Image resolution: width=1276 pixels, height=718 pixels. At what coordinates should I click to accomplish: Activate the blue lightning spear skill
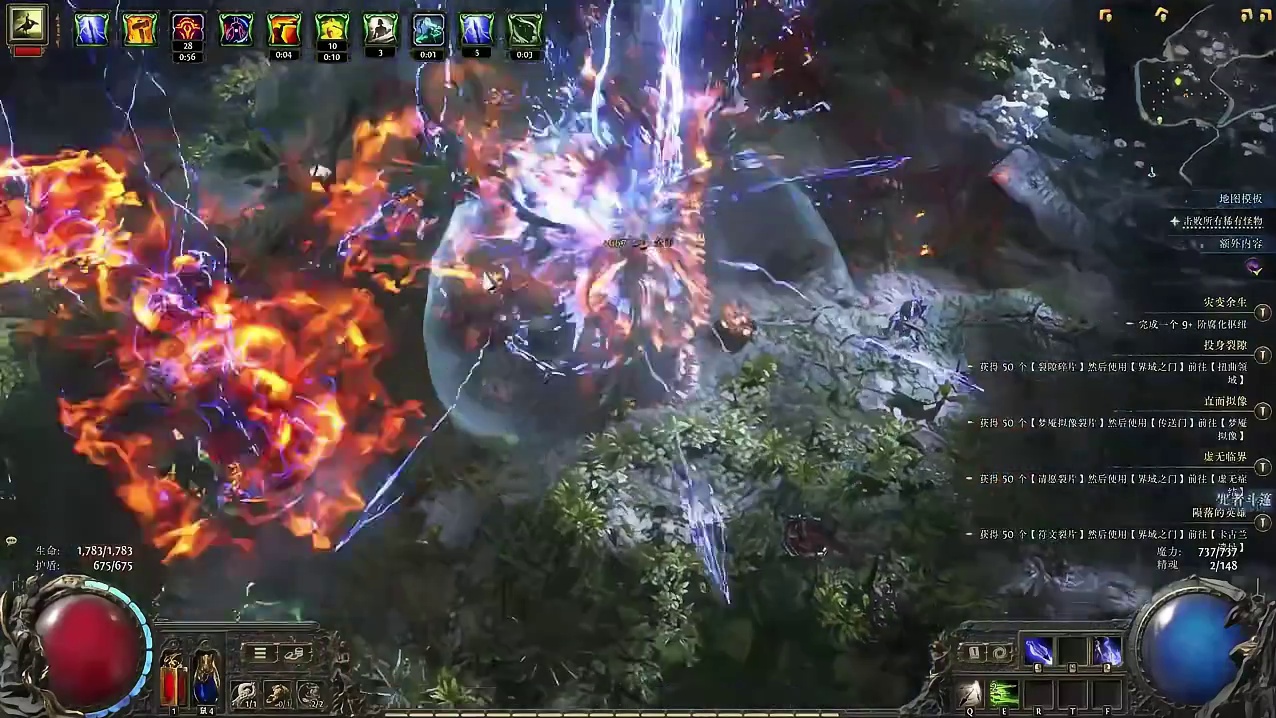point(1038,651)
